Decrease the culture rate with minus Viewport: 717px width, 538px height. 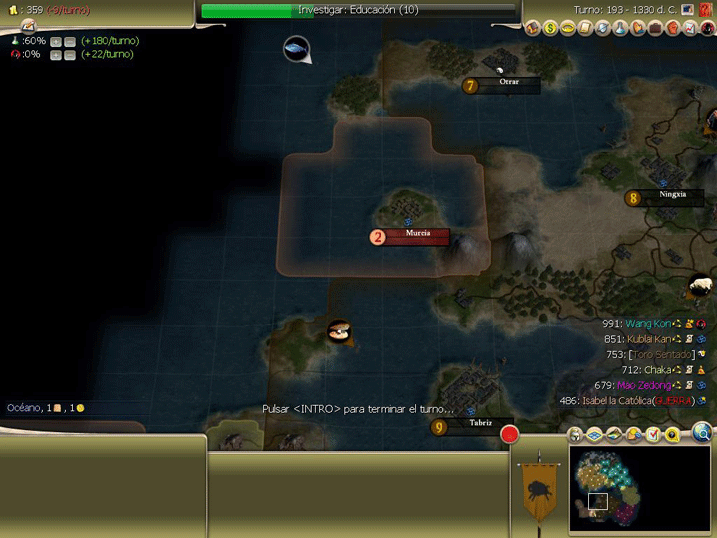(69, 54)
